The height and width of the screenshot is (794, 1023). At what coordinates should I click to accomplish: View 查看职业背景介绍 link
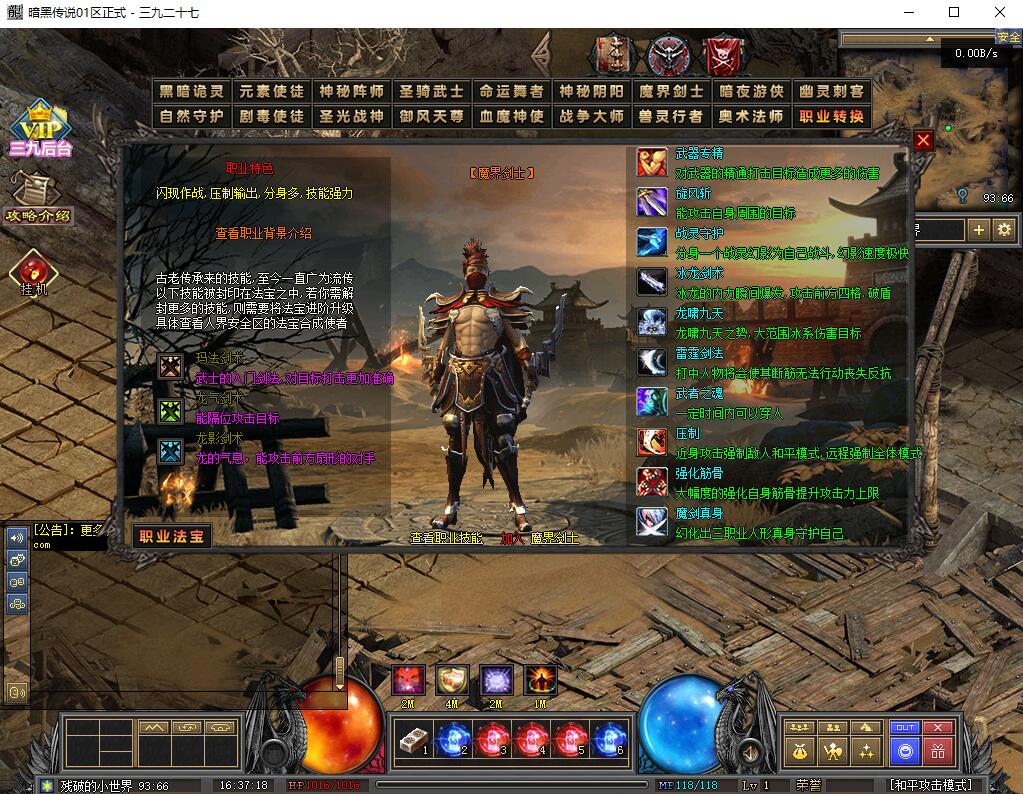tap(264, 233)
